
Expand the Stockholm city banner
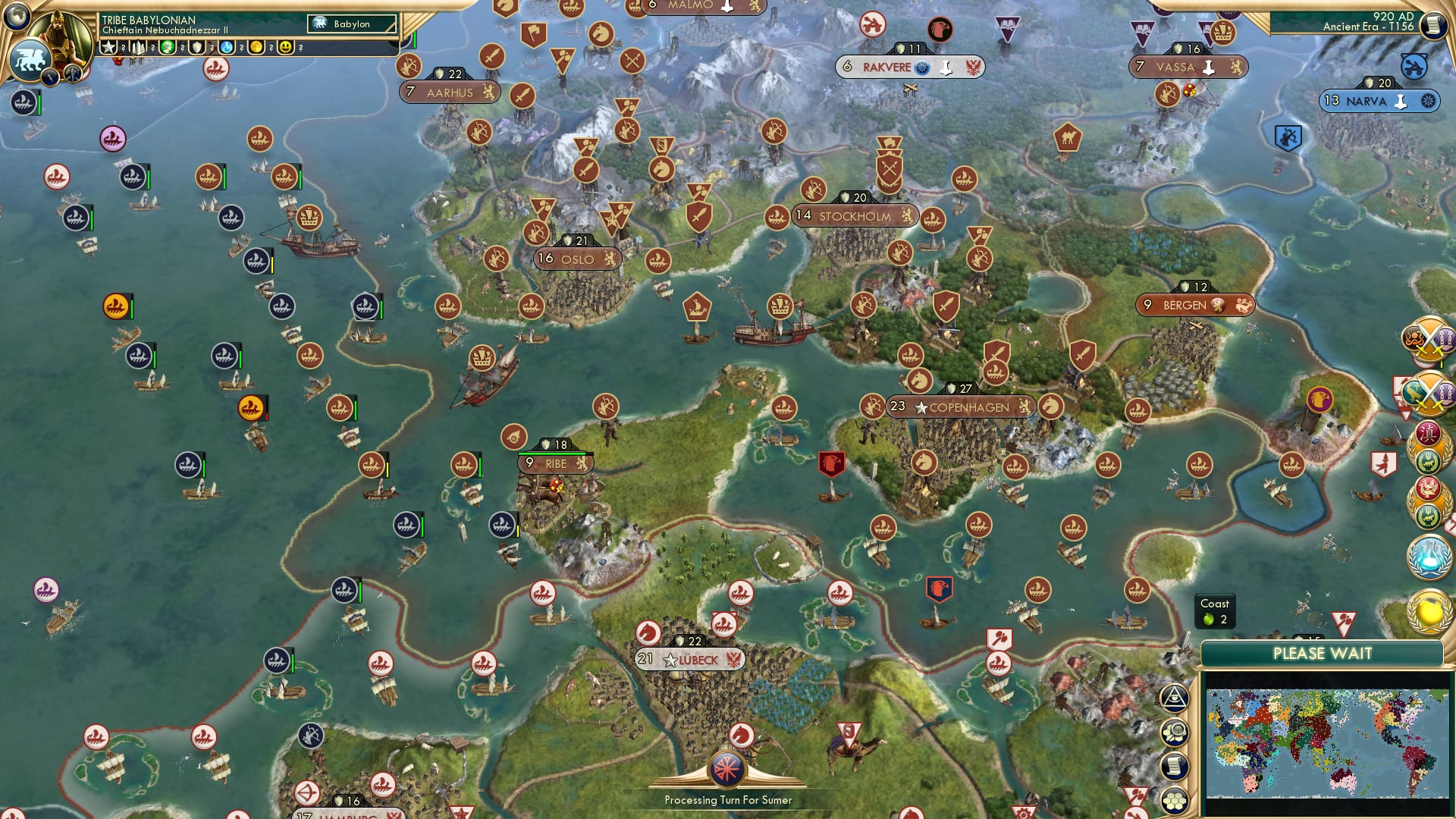pyautogui.click(x=855, y=216)
